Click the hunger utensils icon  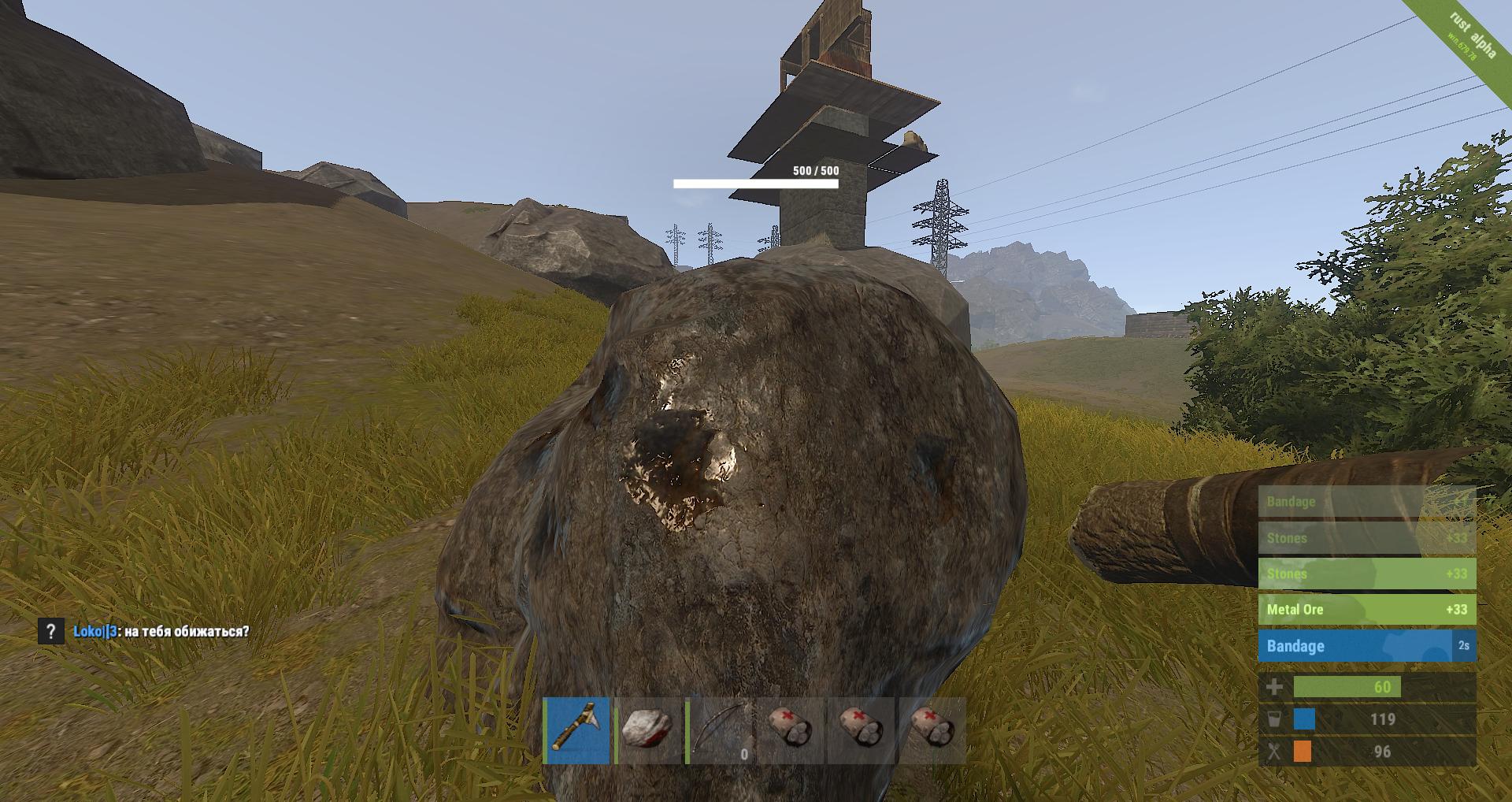click(x=1276, y=752)
